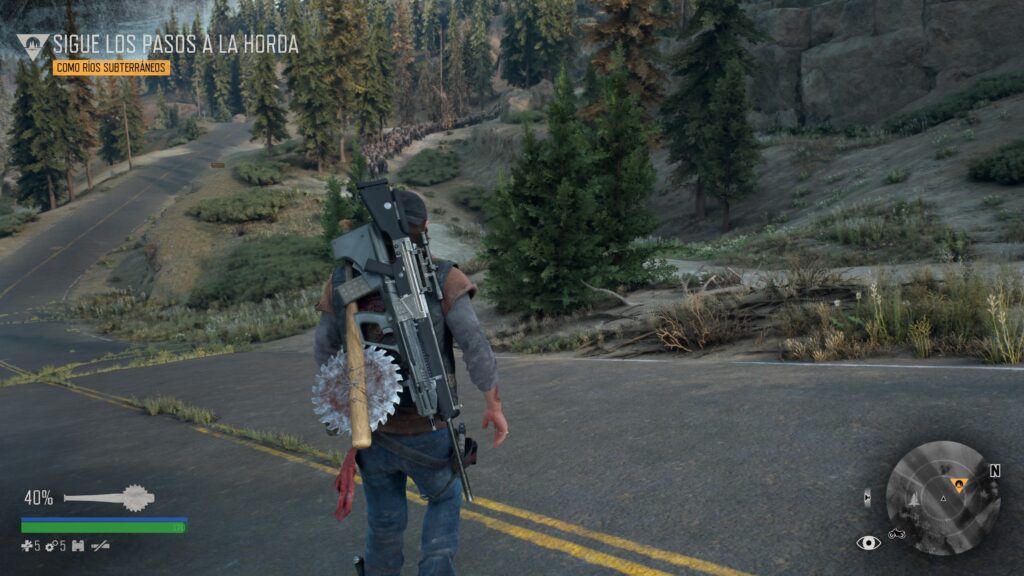Toggle the eye visibility indicator
The image size is (1024, 576).
868,542
